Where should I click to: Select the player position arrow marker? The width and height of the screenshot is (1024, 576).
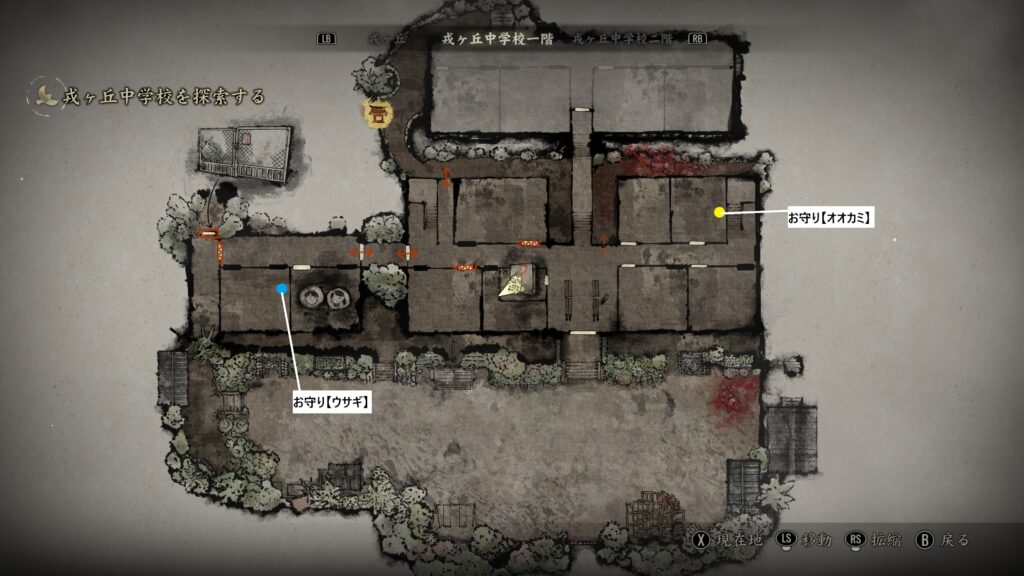point(517,284)
